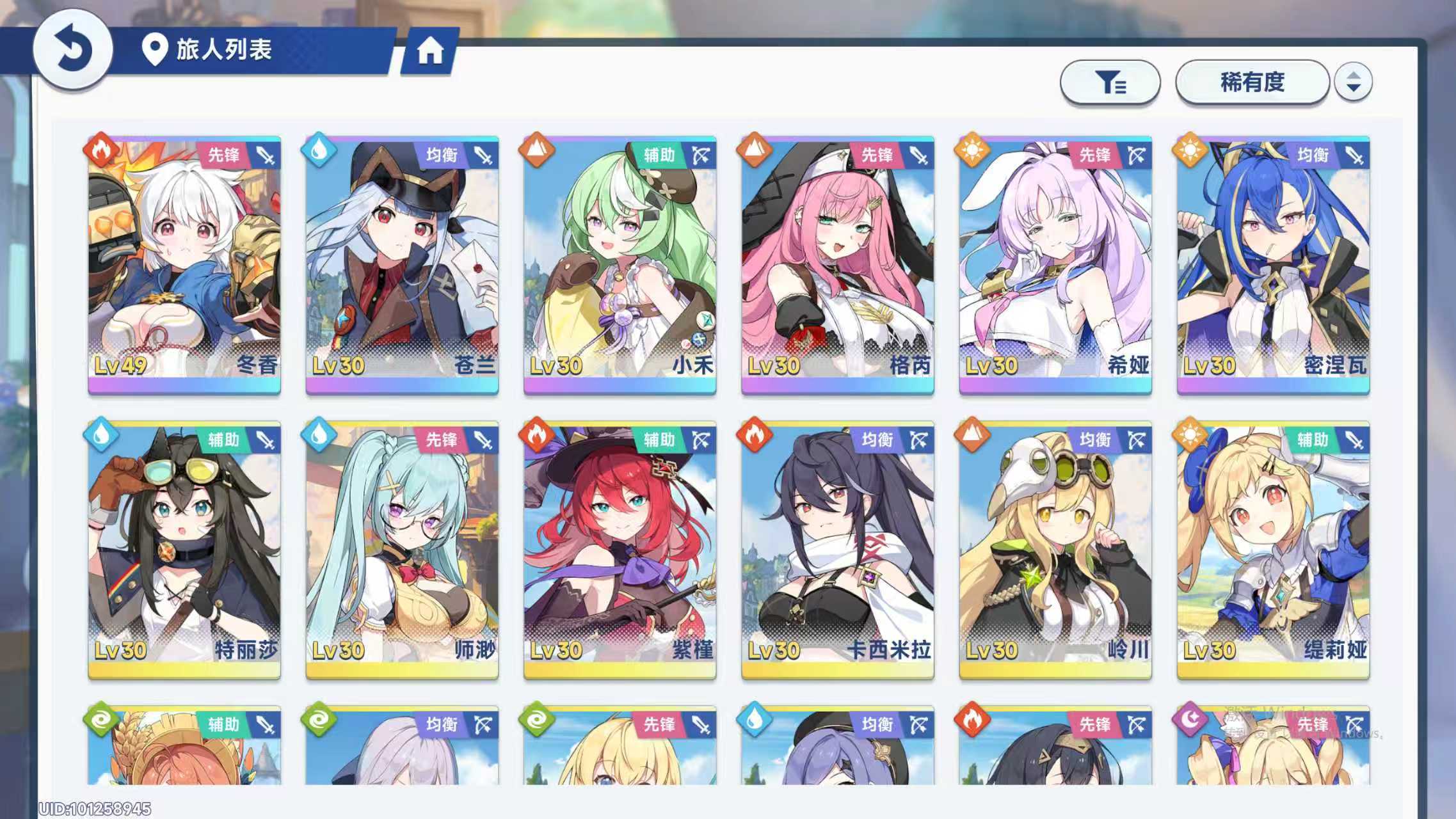This screenshot has height=819, width=1456.
Task: Click the bow weapon icon on 卡西米拉's card
Action: coord(922,440)
